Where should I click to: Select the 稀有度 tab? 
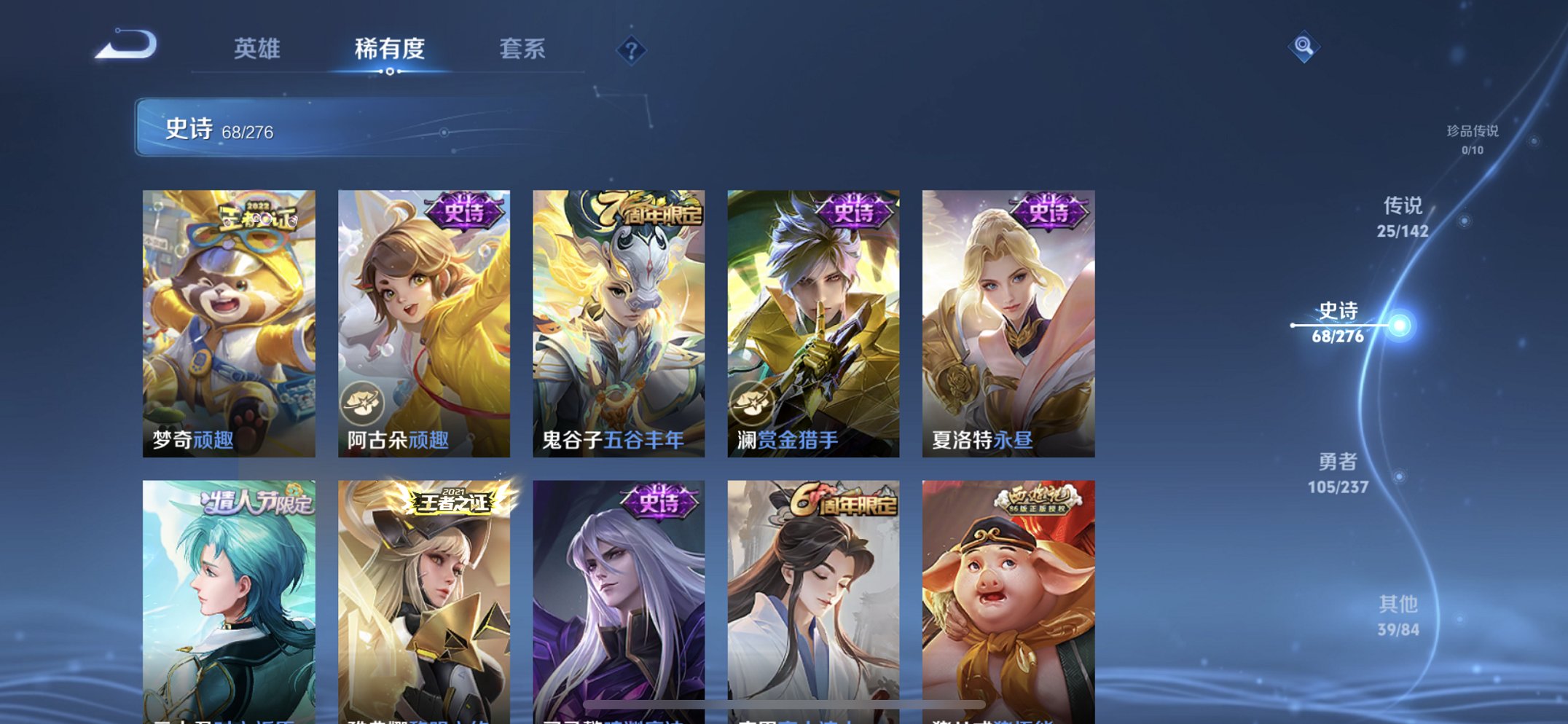coord(390,47)
